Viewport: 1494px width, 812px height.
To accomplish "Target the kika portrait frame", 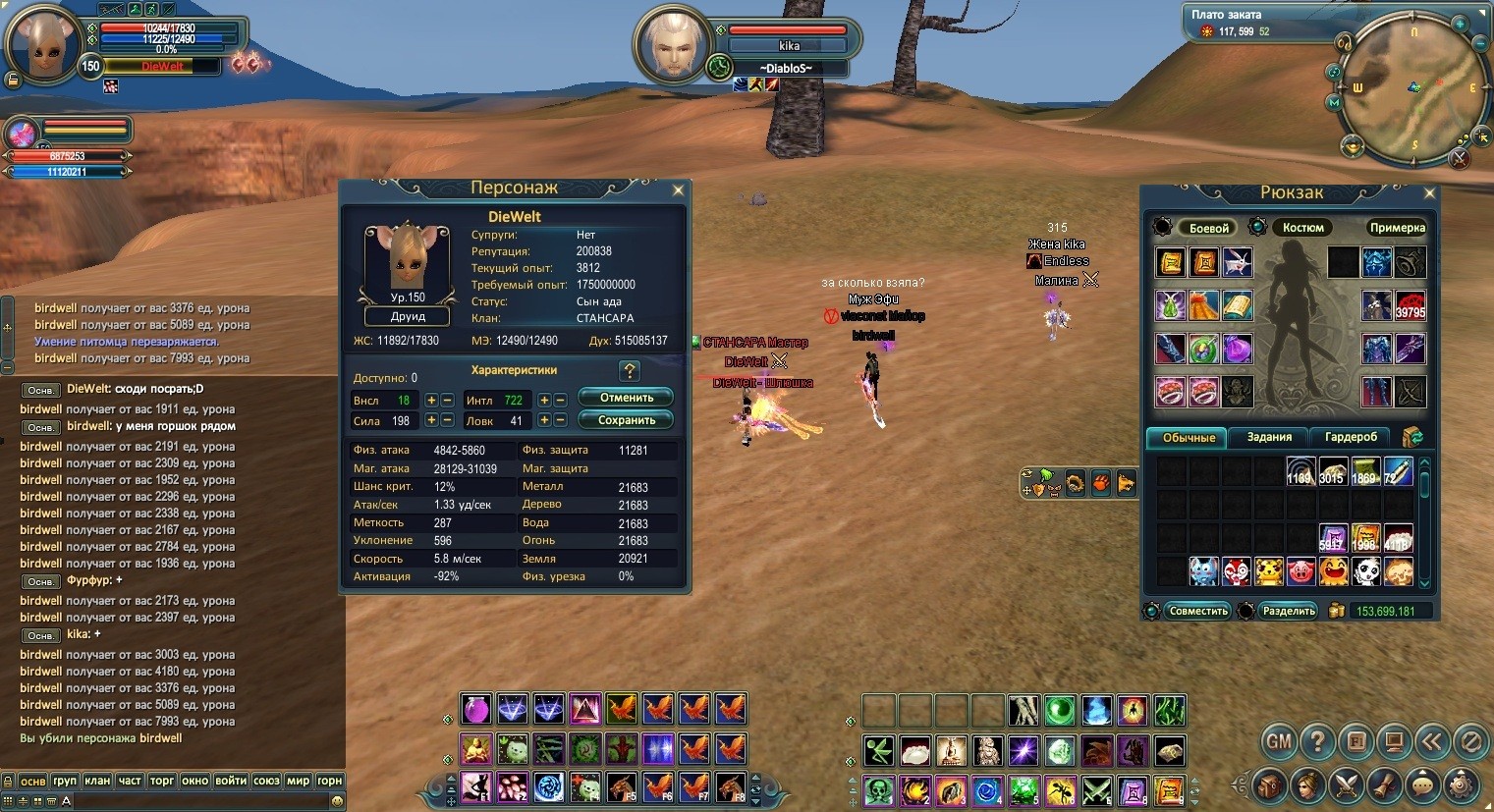I will click(672, 46).
